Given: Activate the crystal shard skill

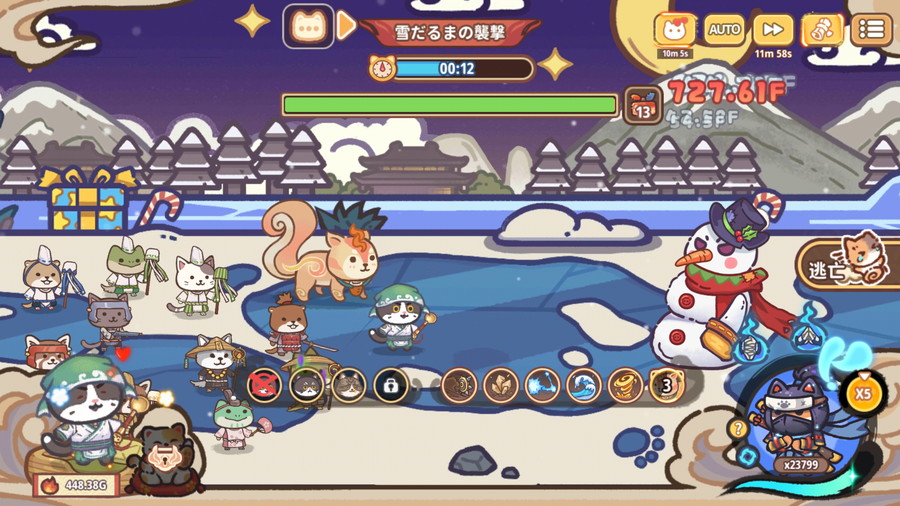Looking at the screenshot, I should point(500,385).
